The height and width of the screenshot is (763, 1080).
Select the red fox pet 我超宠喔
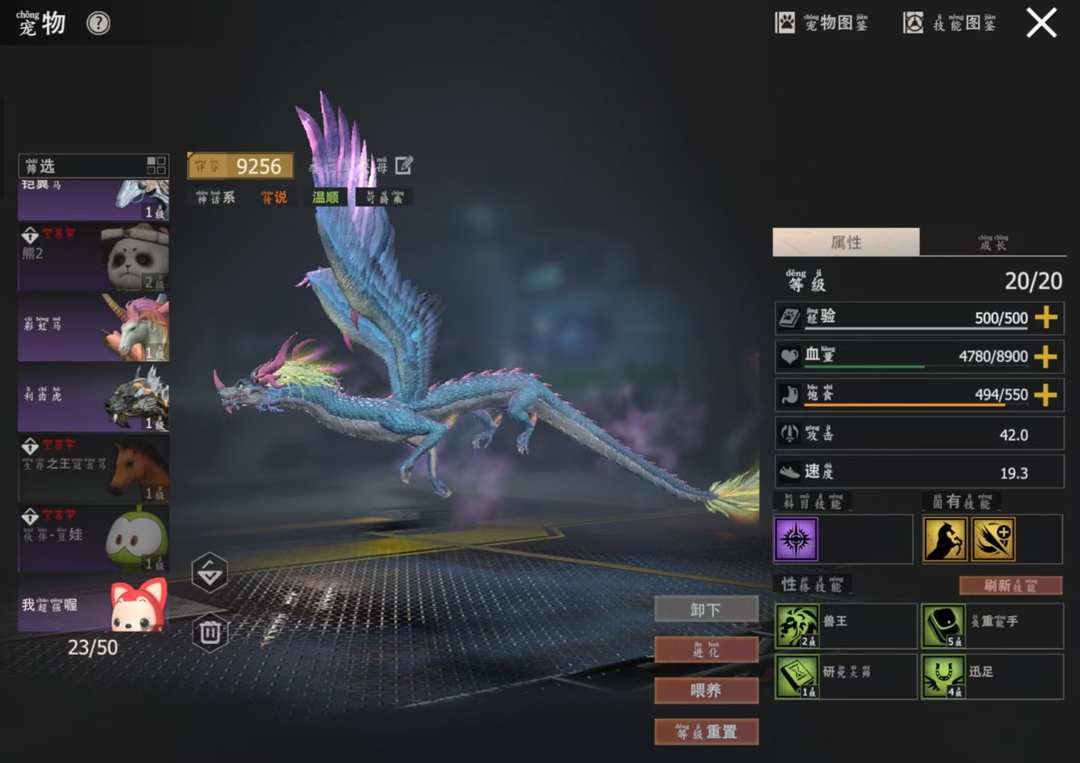(93, 606)
